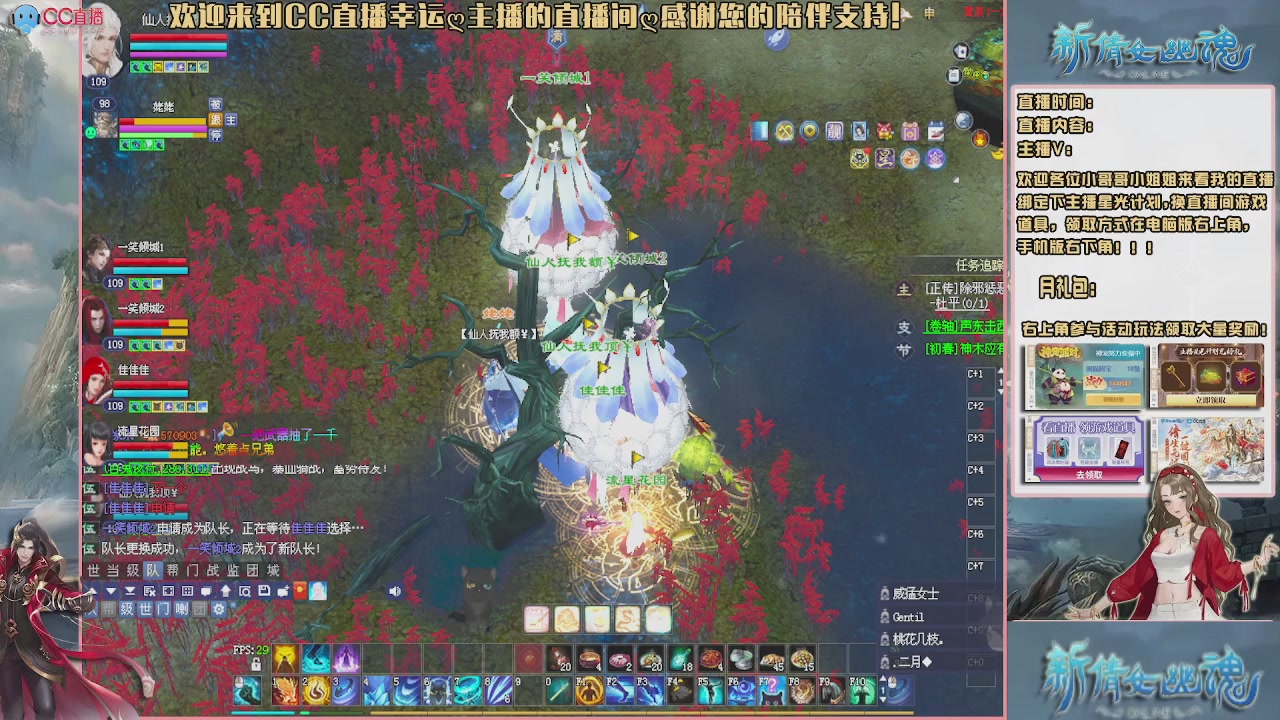Select the lion mask pet icon under minimap
This screenshot has height=720, width=1280.
[x=860, y=158]
